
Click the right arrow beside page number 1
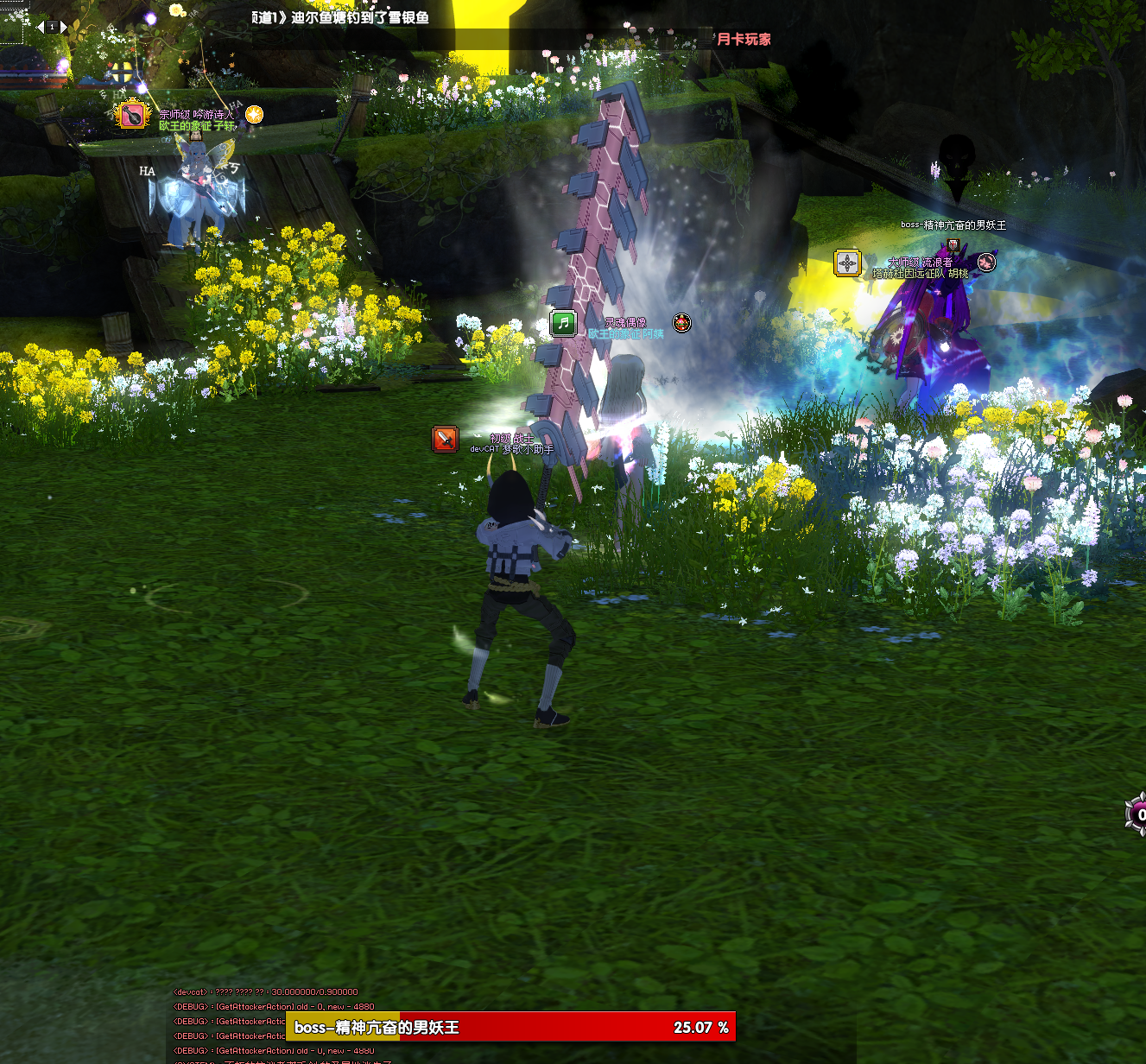coord(64,28)
